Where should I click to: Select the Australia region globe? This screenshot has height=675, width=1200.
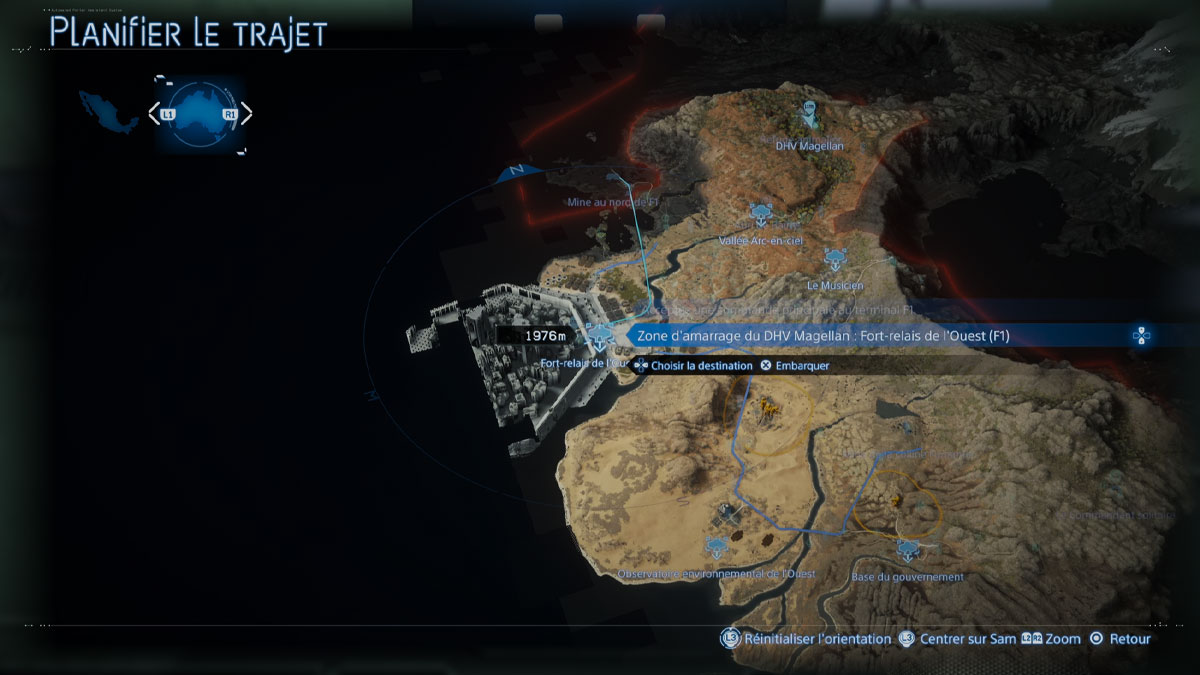[199, 114]
